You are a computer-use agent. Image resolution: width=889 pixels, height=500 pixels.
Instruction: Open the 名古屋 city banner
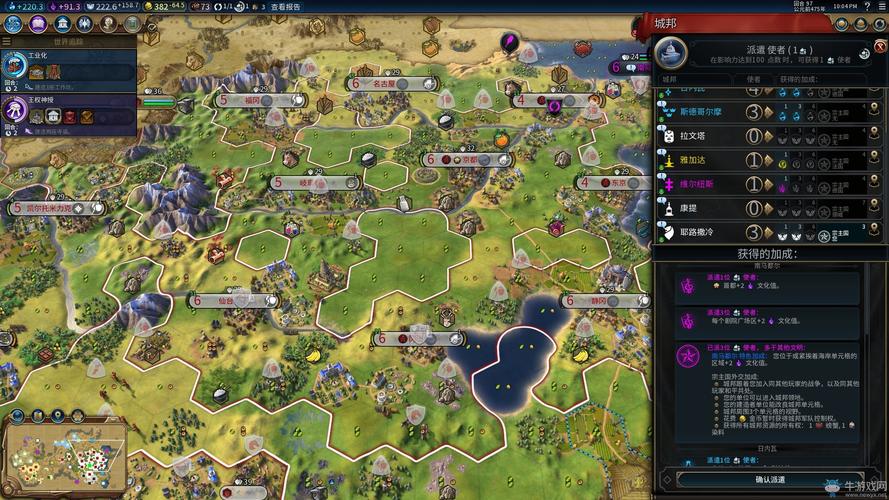click(383, 85)
